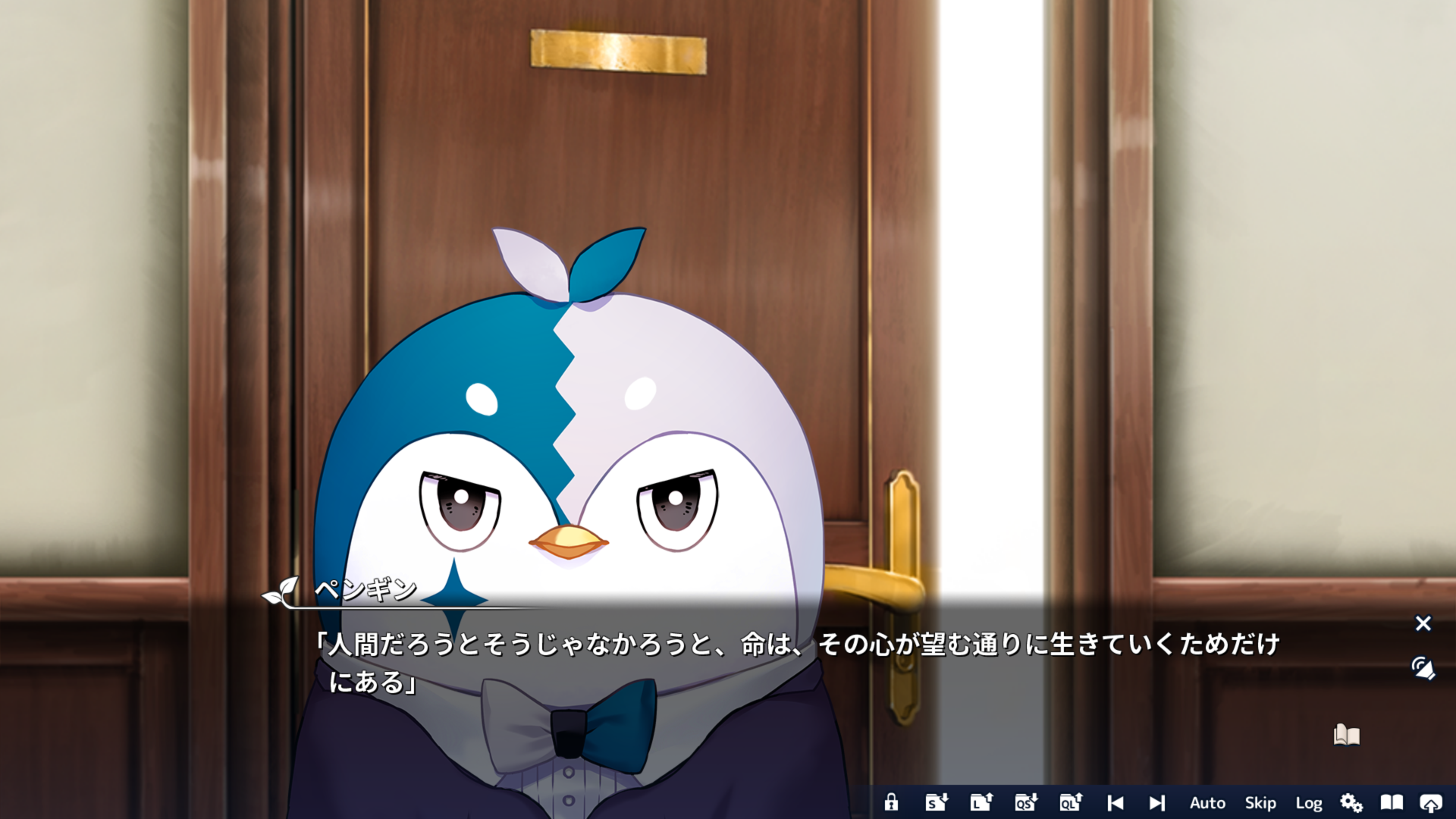Open the load screen with the L icon
Viewport: 1456px width, 819px height.
(981, 802)
